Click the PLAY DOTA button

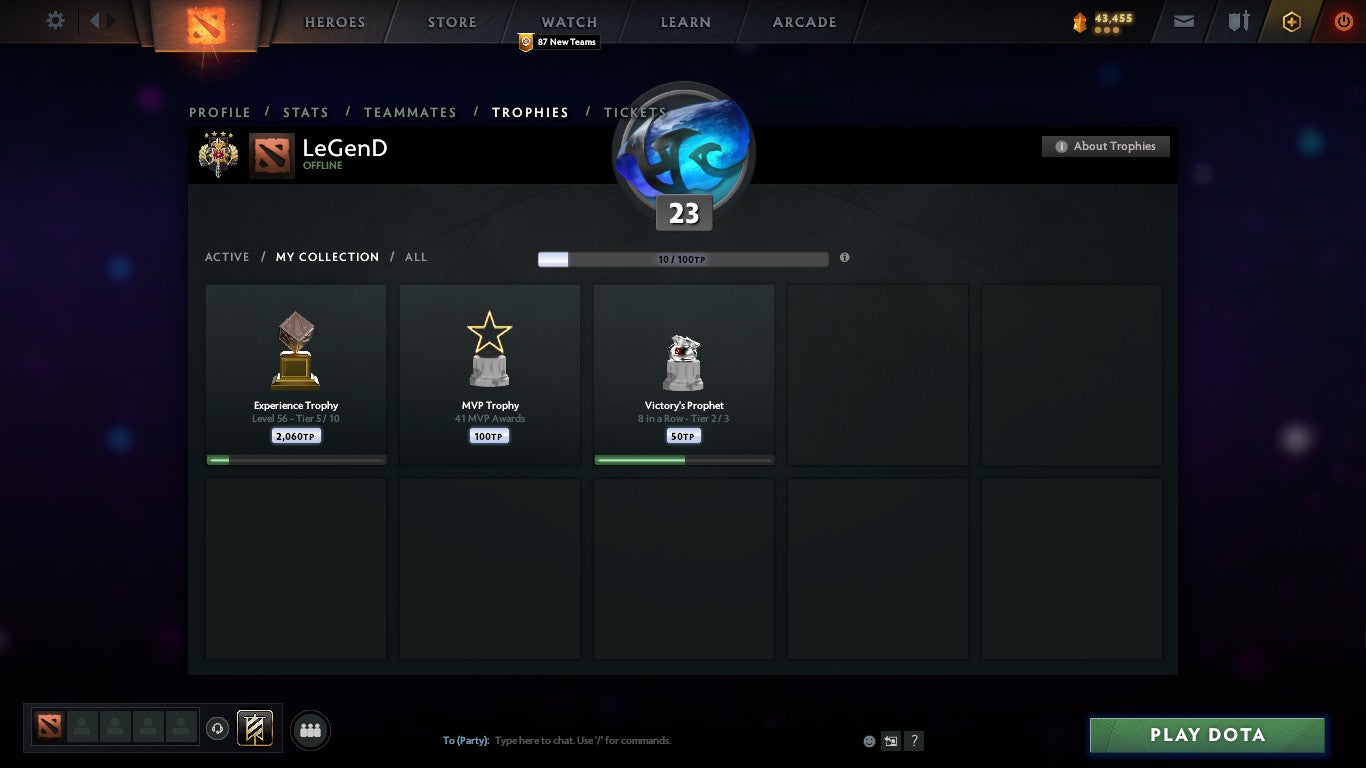point(1206,734)
